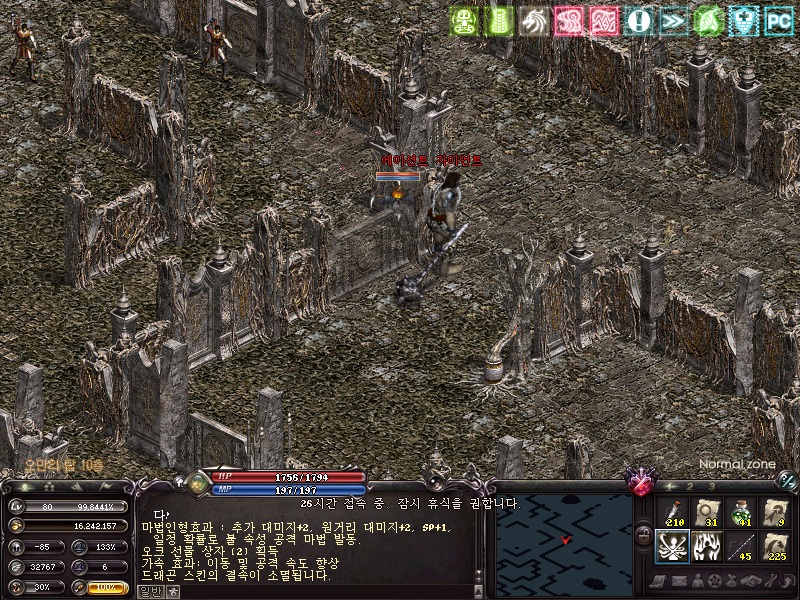Click the double-arrow haste buff icon
This screenshot has height=600, width=800.
[673, 20]
